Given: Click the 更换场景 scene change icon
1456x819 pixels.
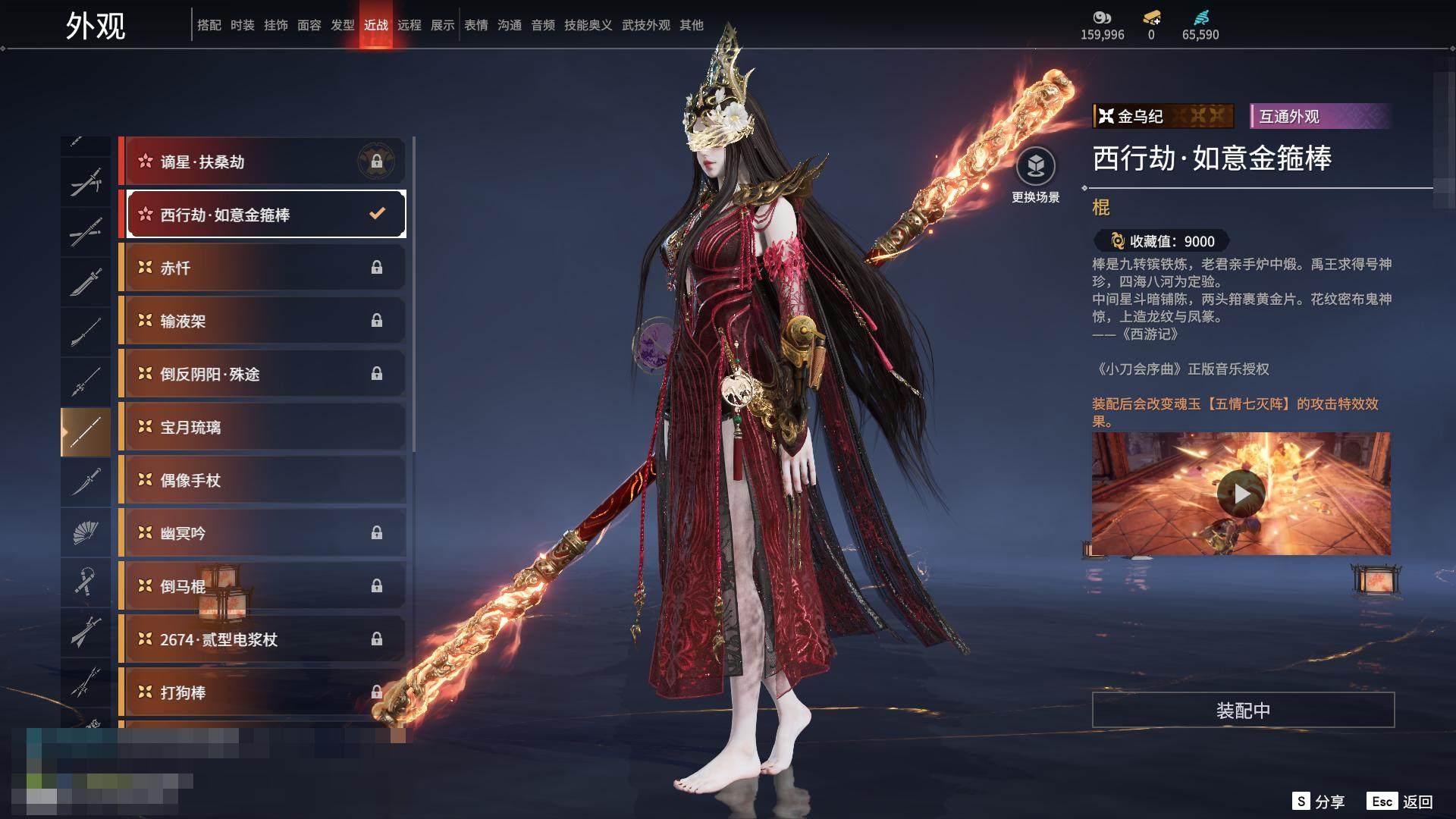Looking at the screenshot, I should (x=1035, y=167).
